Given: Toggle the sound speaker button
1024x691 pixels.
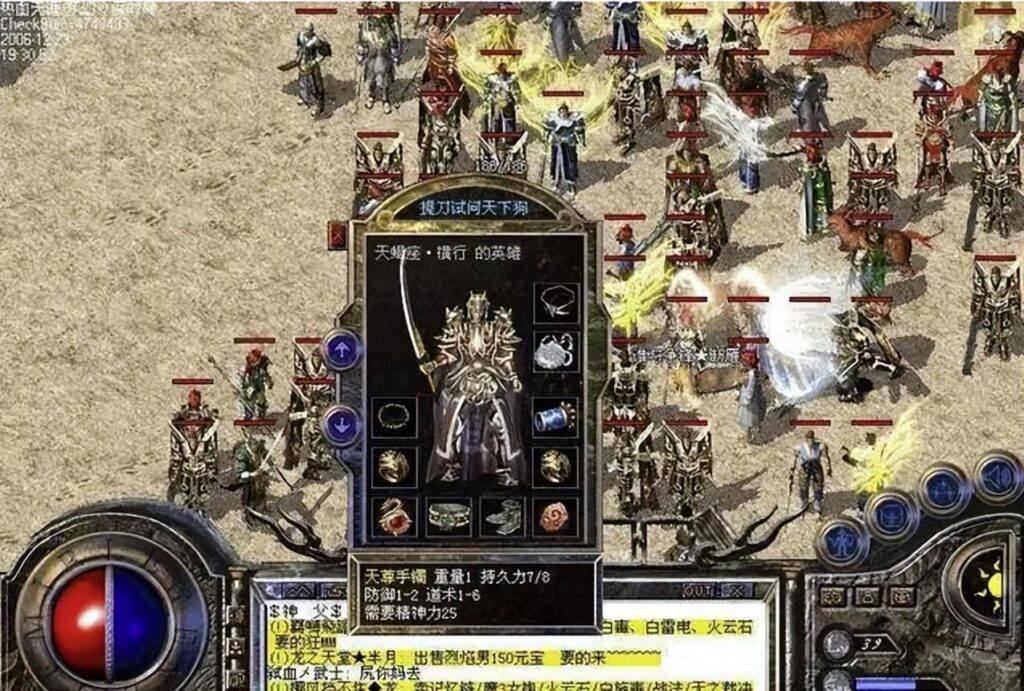Looking at the screenshot, I should (996, 477).
